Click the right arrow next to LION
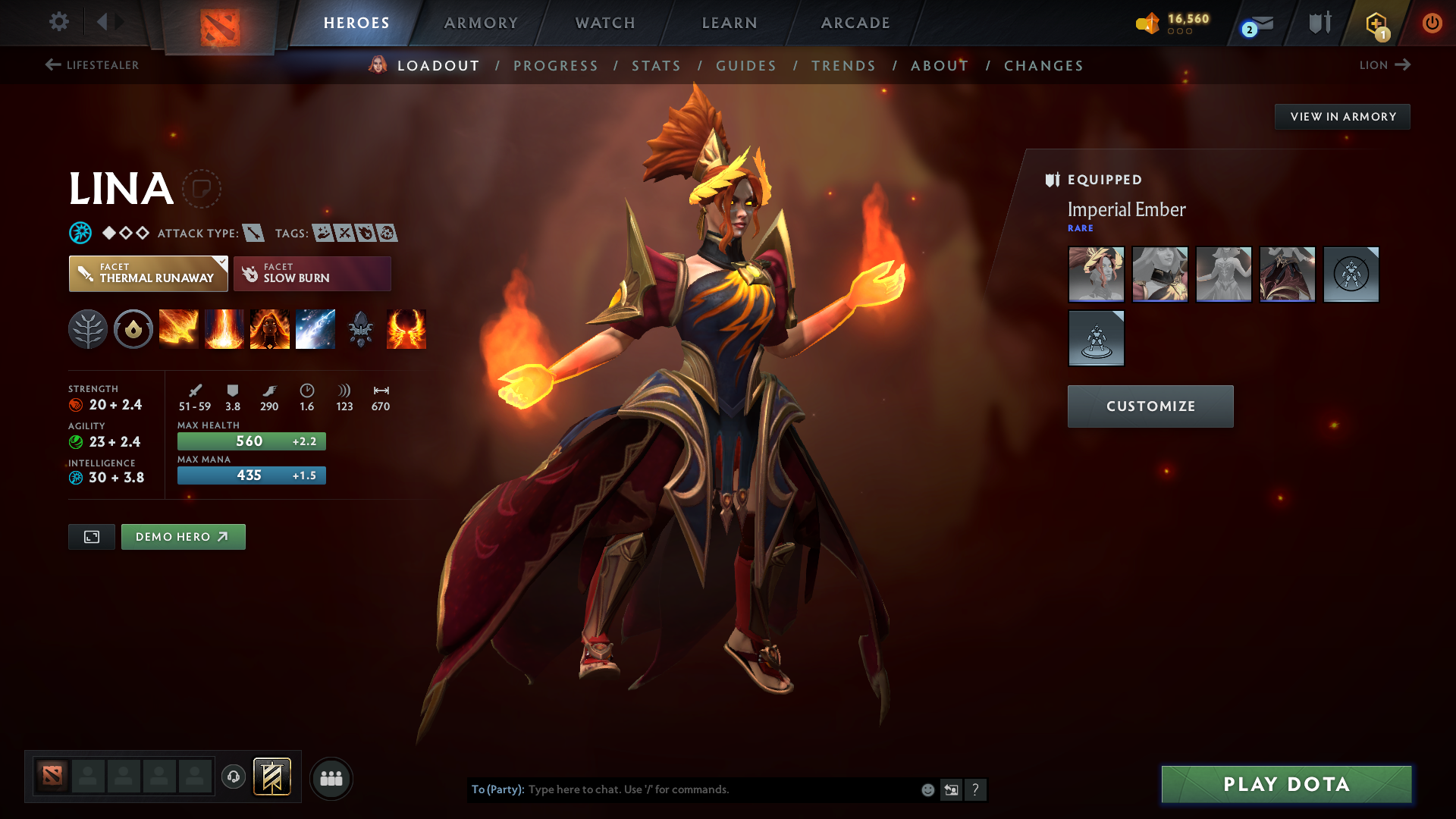The width and height of the screenshot is (1456, 819). point(1404,65)
